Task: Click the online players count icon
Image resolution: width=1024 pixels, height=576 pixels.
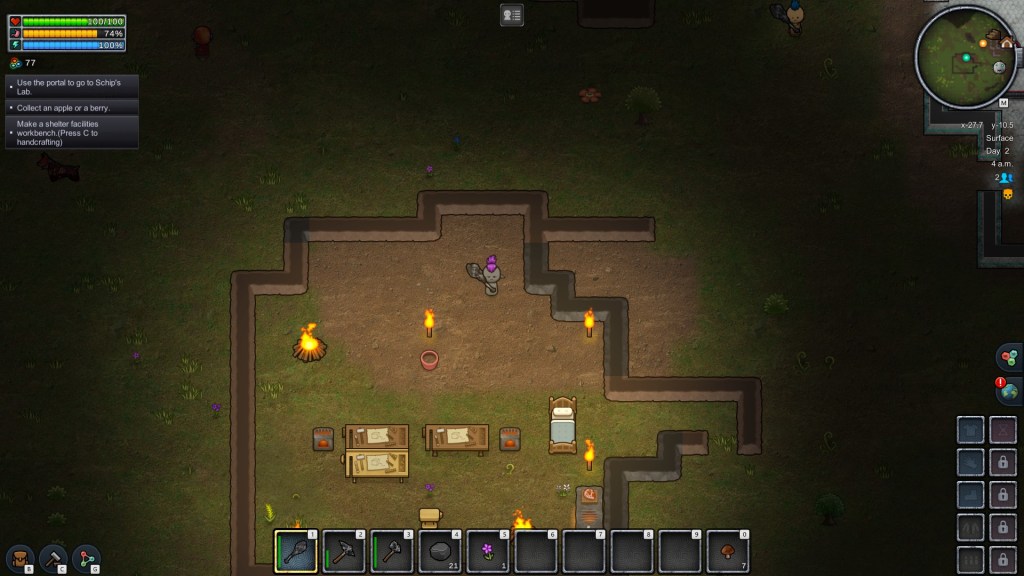Action: coord(1003,177)
